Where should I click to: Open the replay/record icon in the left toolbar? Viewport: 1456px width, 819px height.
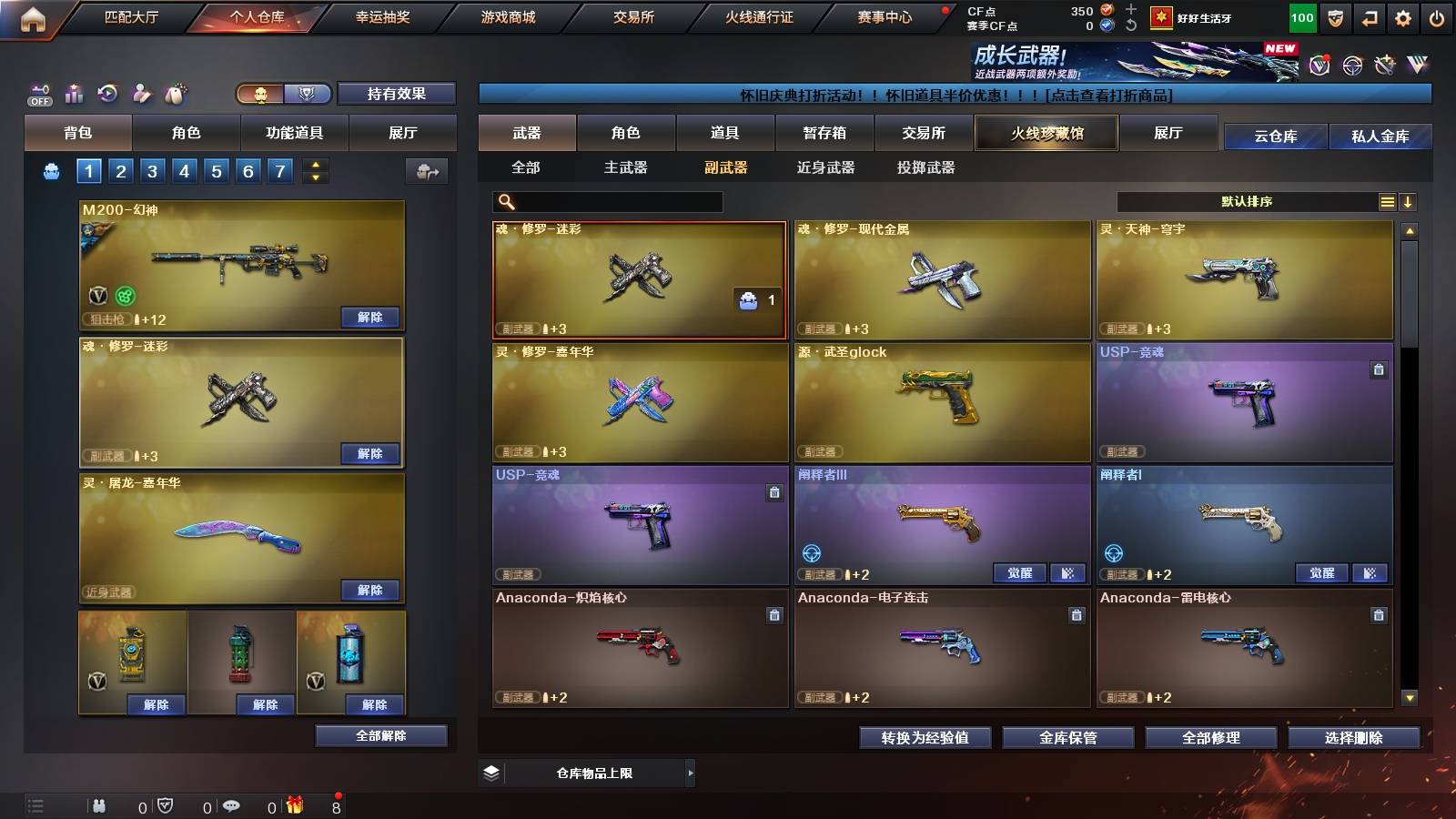click(107, 91)
